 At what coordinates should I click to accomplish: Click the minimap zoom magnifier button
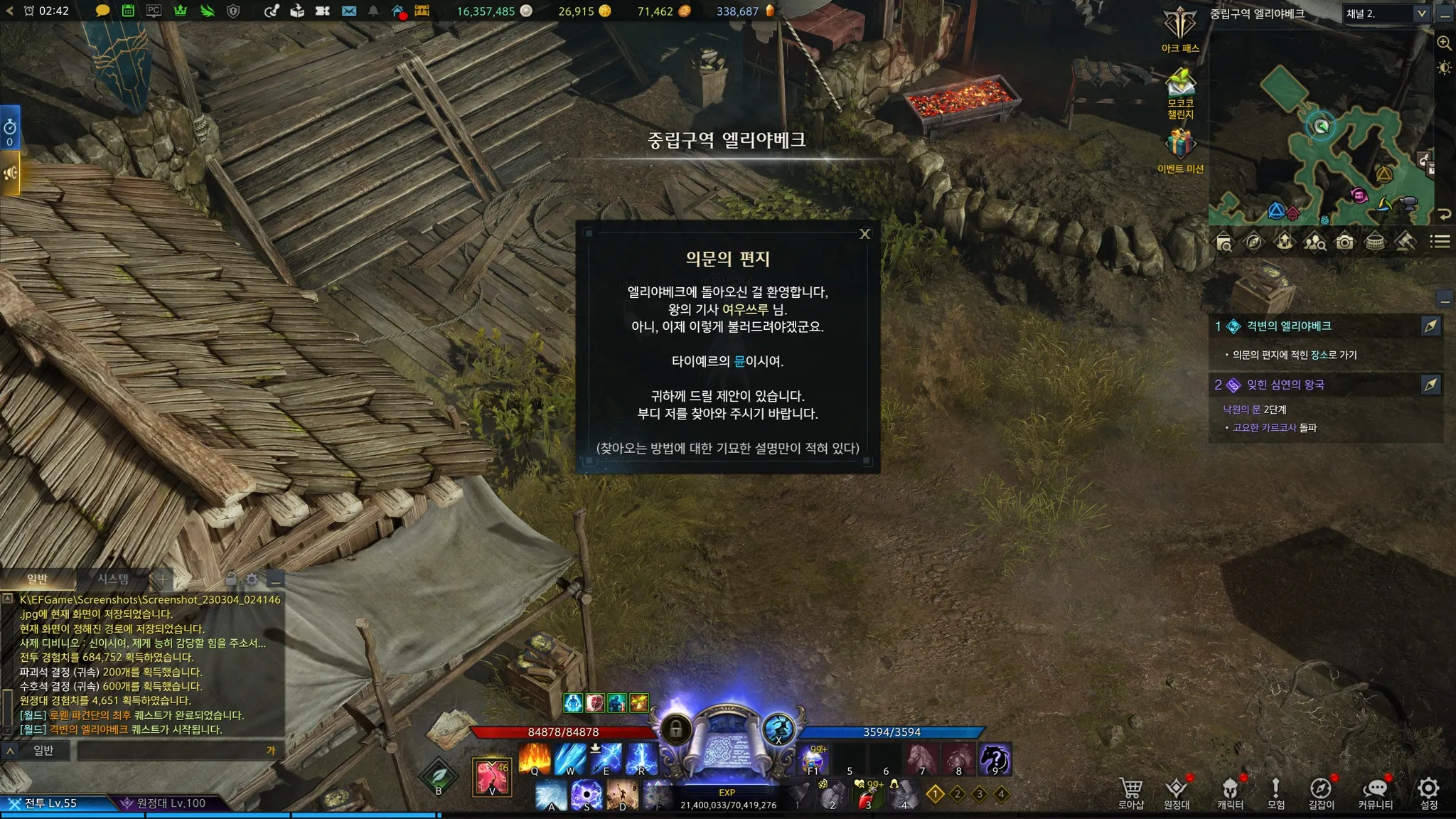pyautogui.click(x=1444, y=43)
